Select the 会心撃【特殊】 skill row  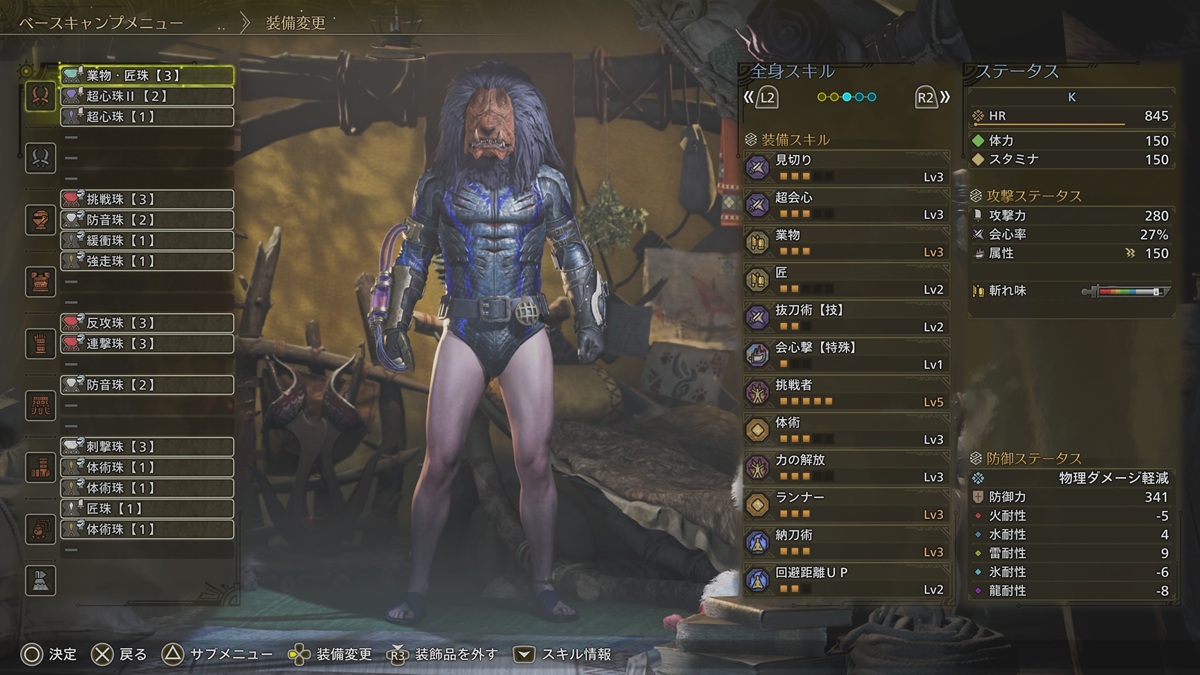pyautogui.click(x=846, y=354)
